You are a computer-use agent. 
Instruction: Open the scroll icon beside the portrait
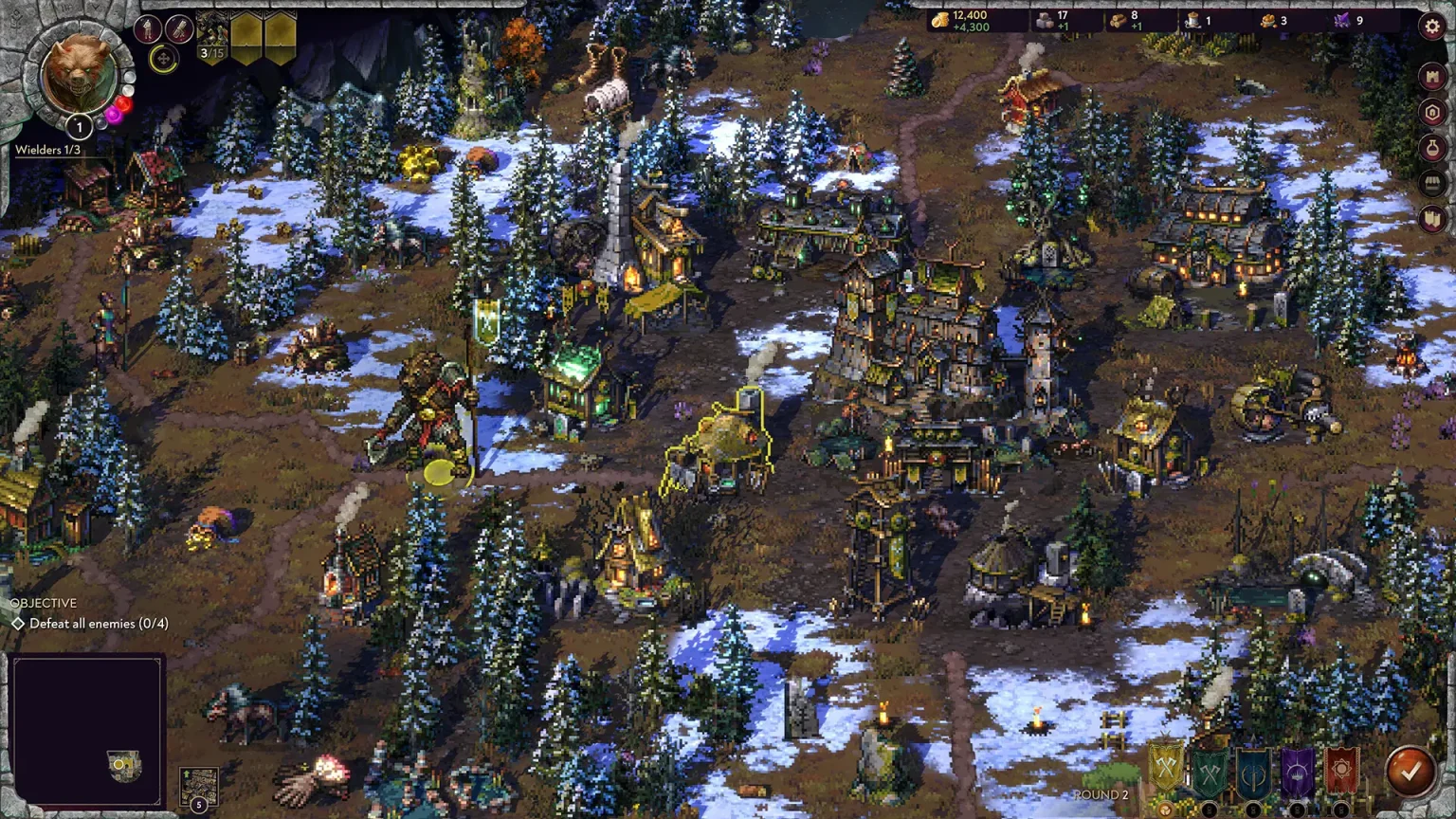(178, 29)
